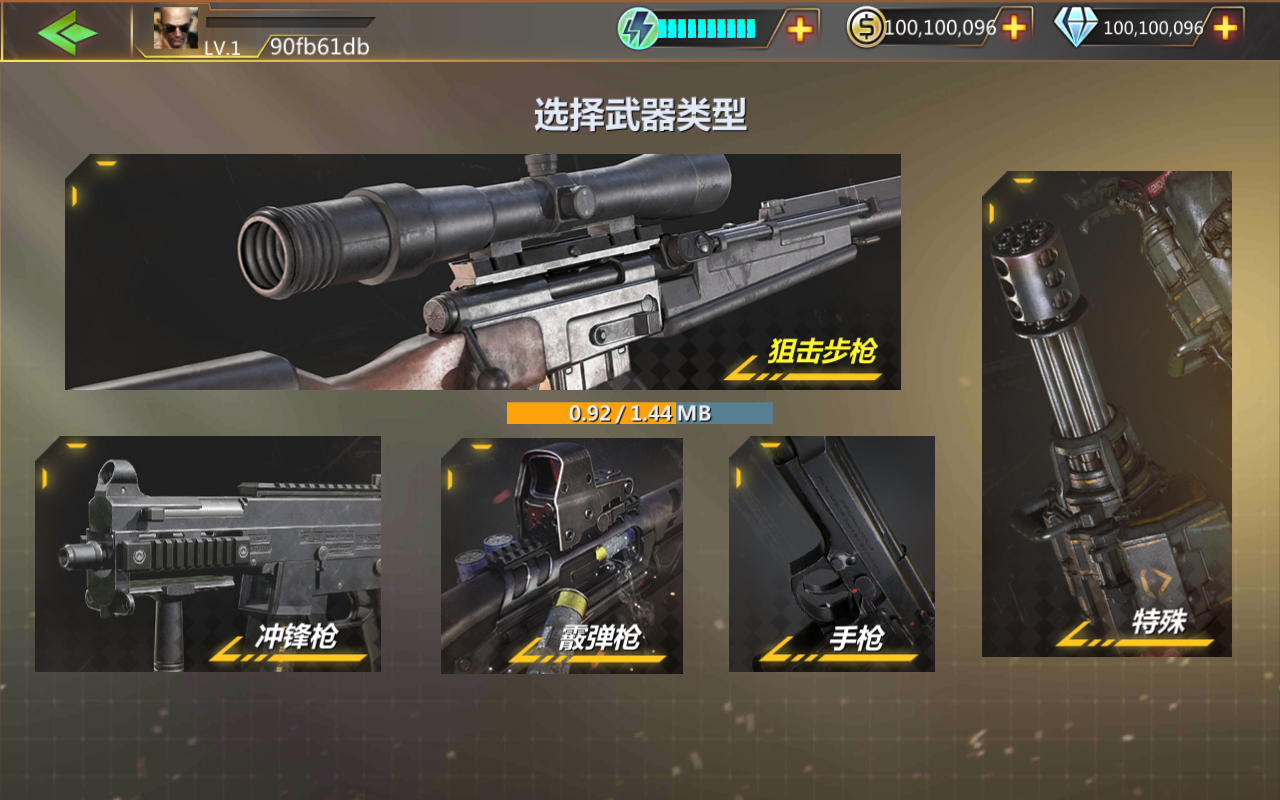Open the 霰弹枪 shotgun category
This screenshot has height=800, width=1280.
point(562,555)
